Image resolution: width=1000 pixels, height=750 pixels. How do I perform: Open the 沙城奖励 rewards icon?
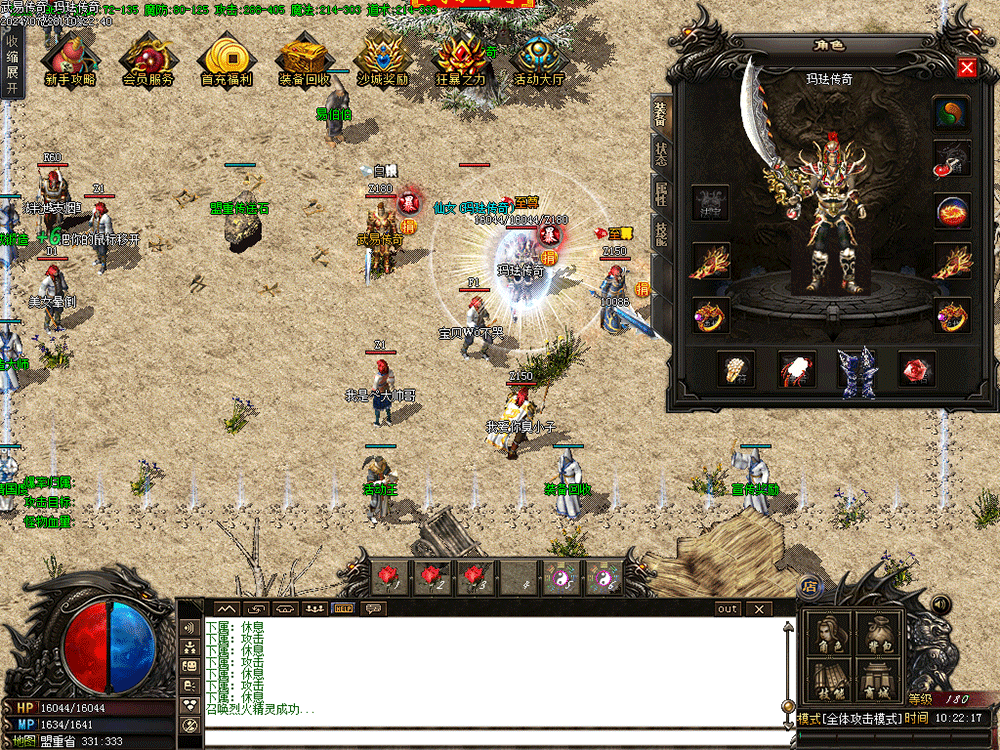pos(382,60)
